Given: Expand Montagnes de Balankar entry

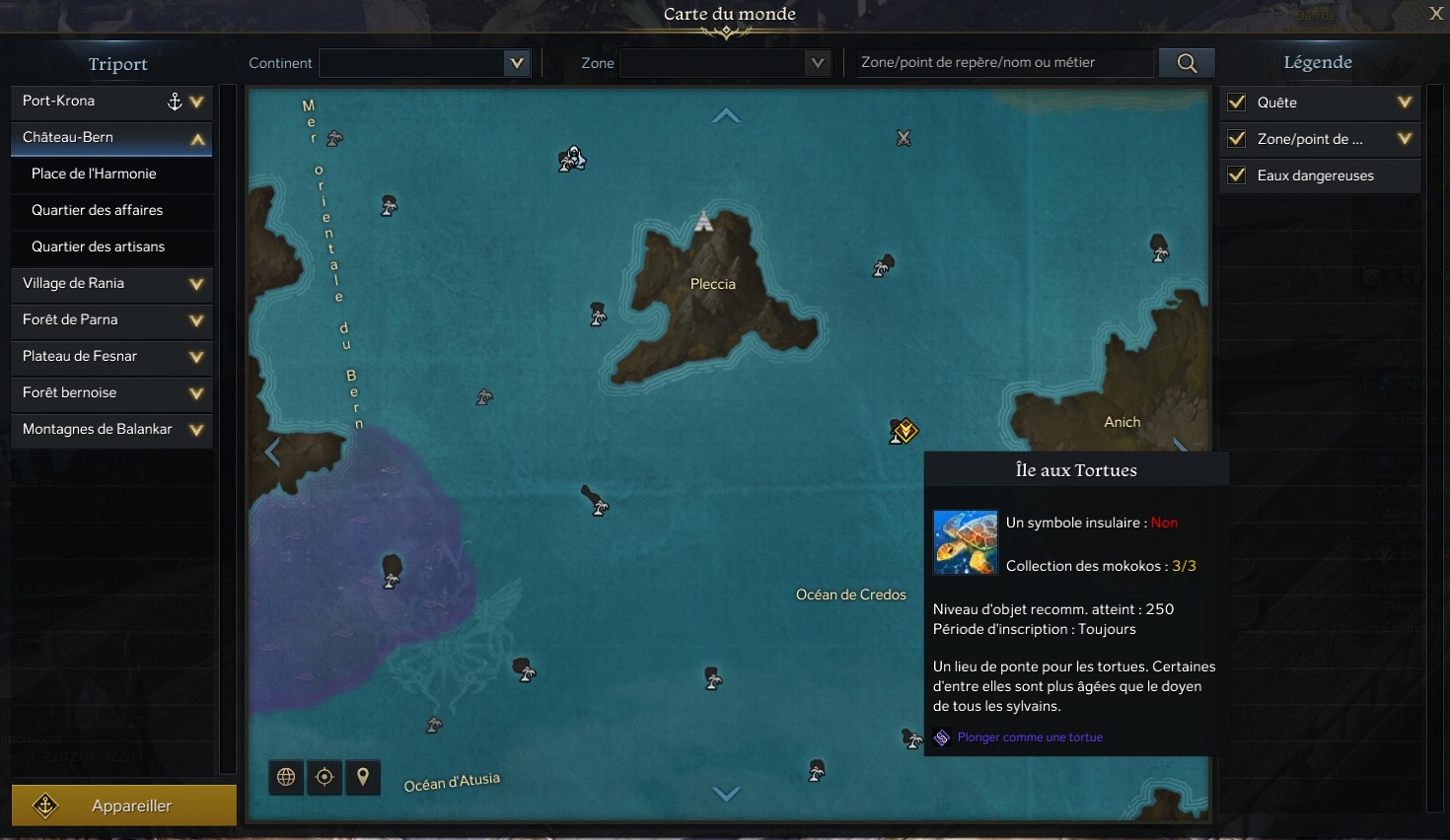Looking at the screenshot, I should tap(196, 430).
